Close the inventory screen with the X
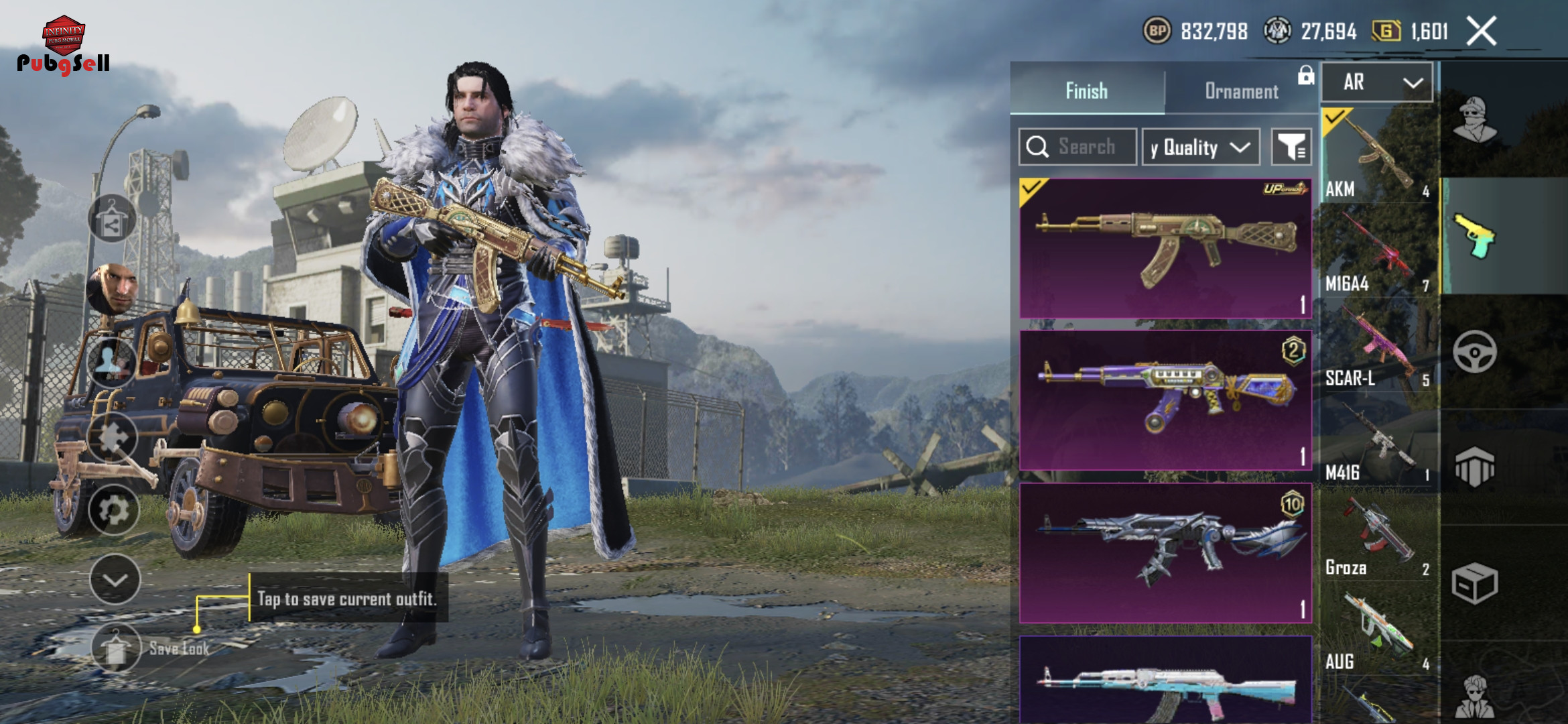Screen dimensions: 1568x724 pos(1481,31)
